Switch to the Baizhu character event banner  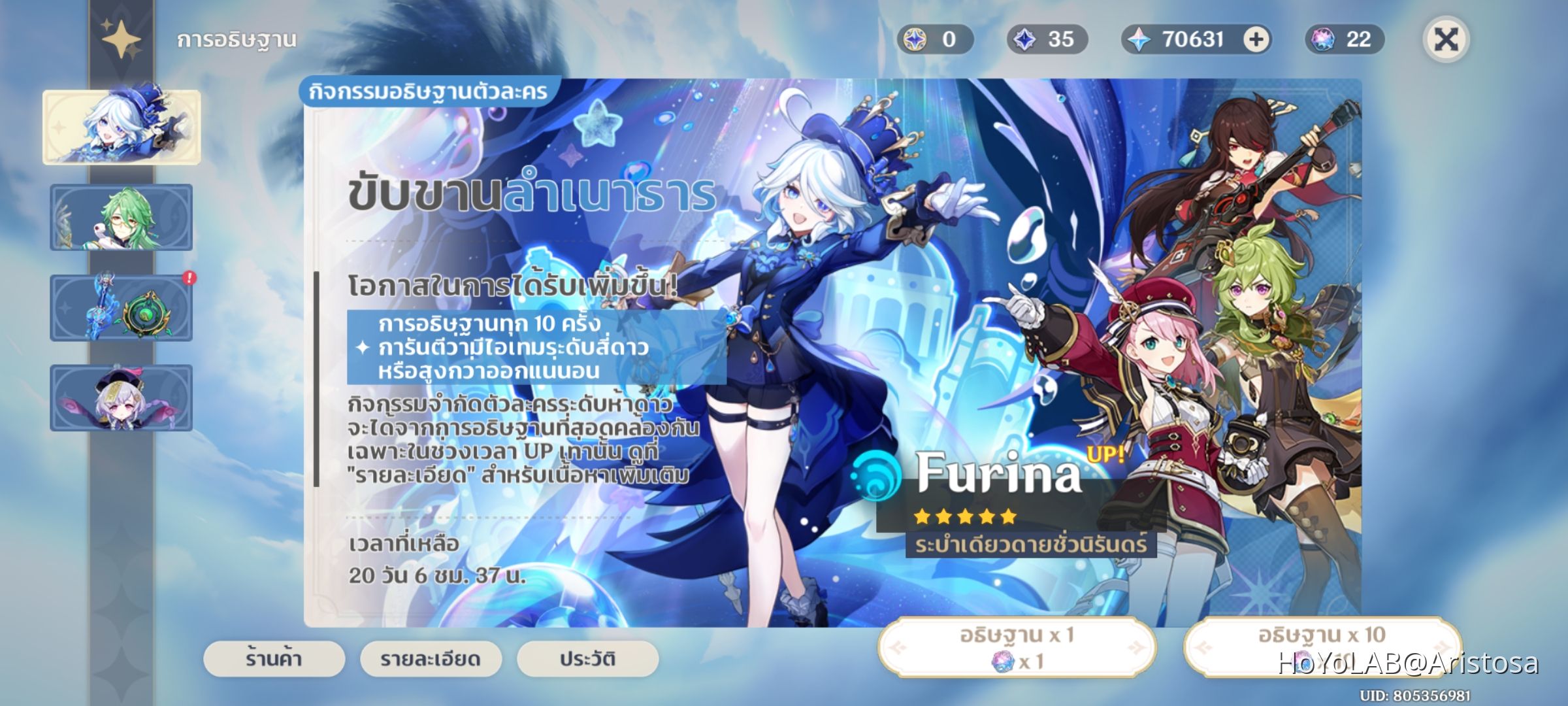(121, 218)
